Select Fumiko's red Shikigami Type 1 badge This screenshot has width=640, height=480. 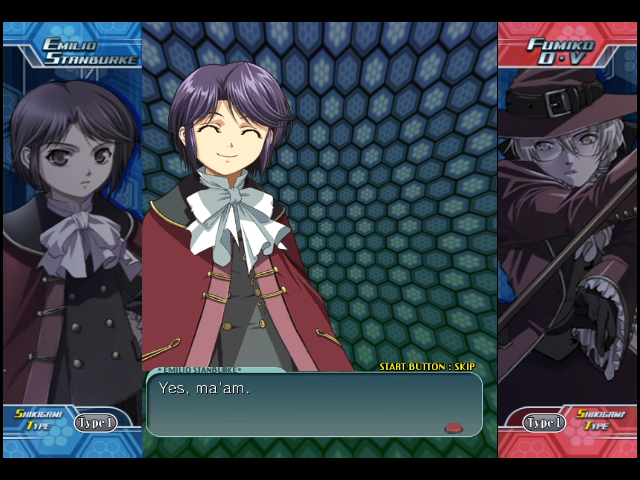pos(545,422)
